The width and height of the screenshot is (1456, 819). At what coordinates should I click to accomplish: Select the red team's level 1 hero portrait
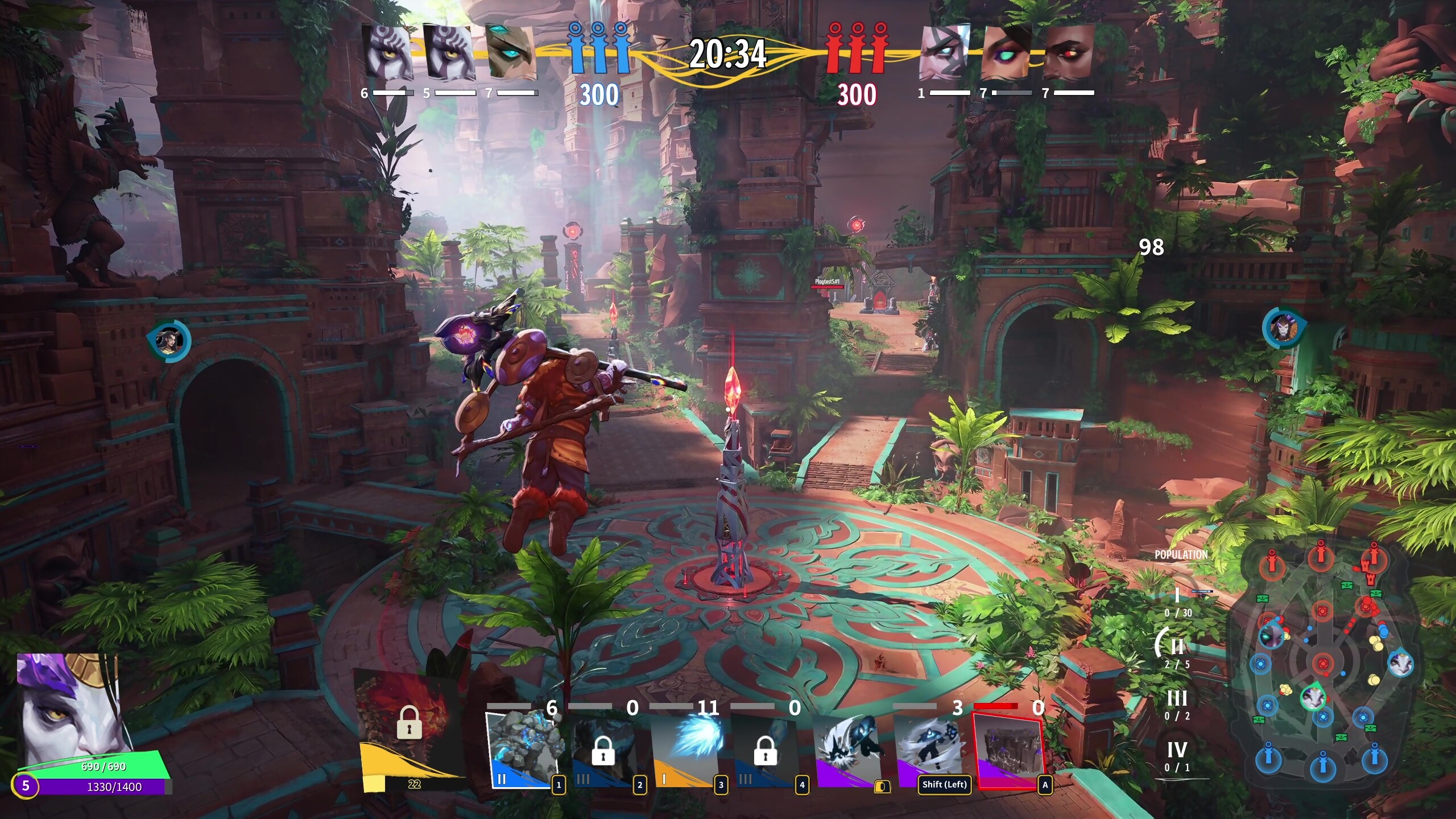(x=944, y=52)
